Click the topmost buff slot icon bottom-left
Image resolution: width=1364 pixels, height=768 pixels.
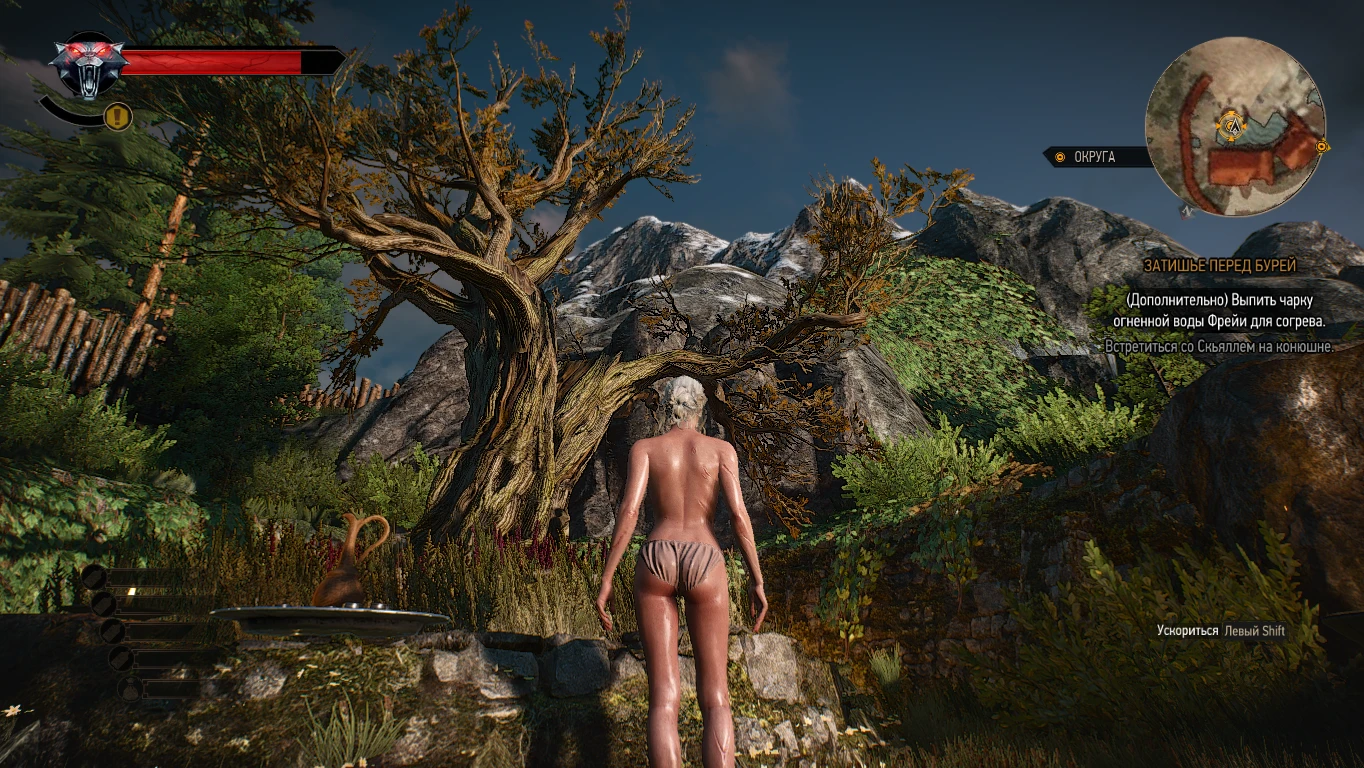point(94,578)
